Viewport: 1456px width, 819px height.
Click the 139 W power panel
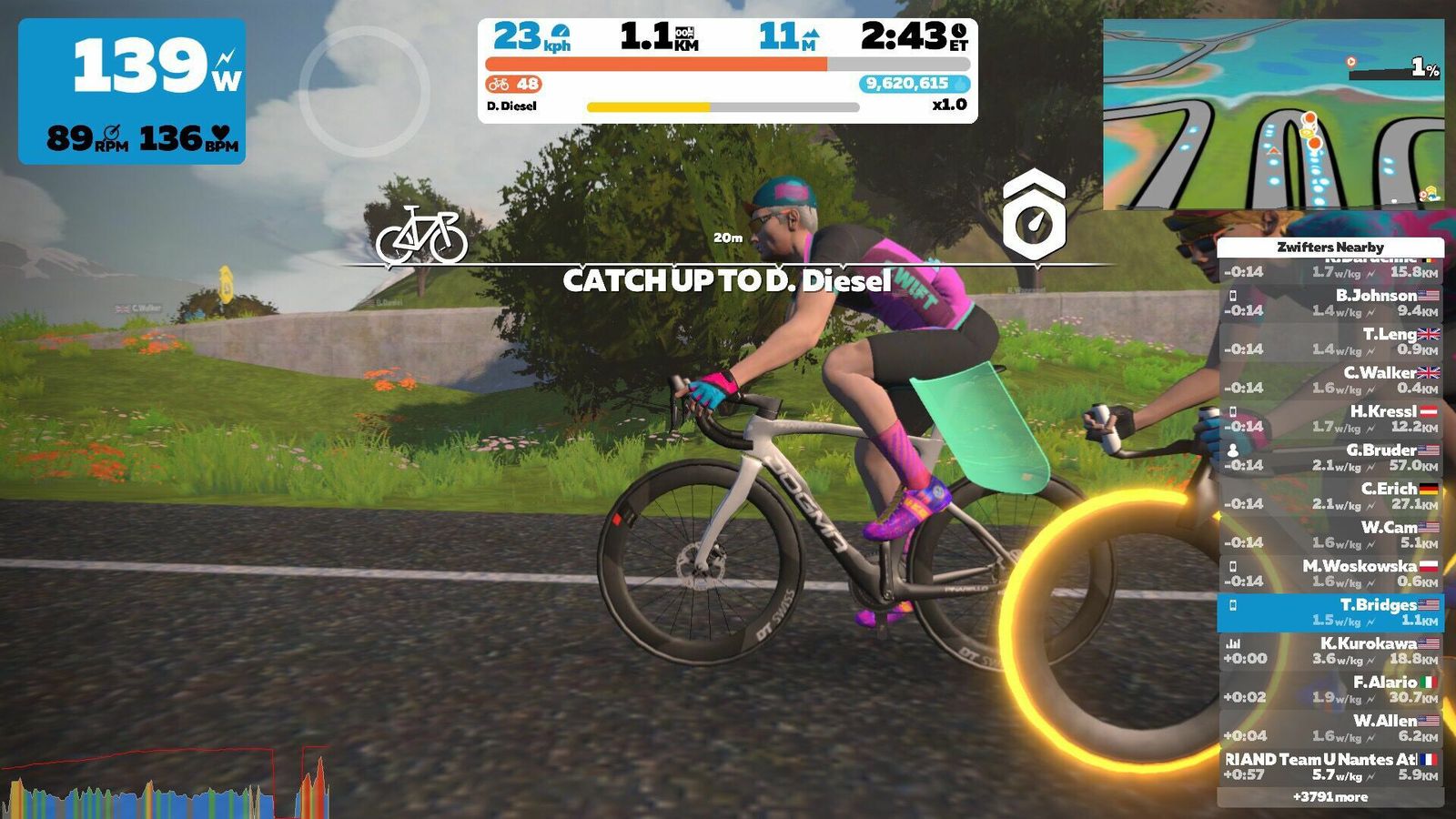coord(132,91)
